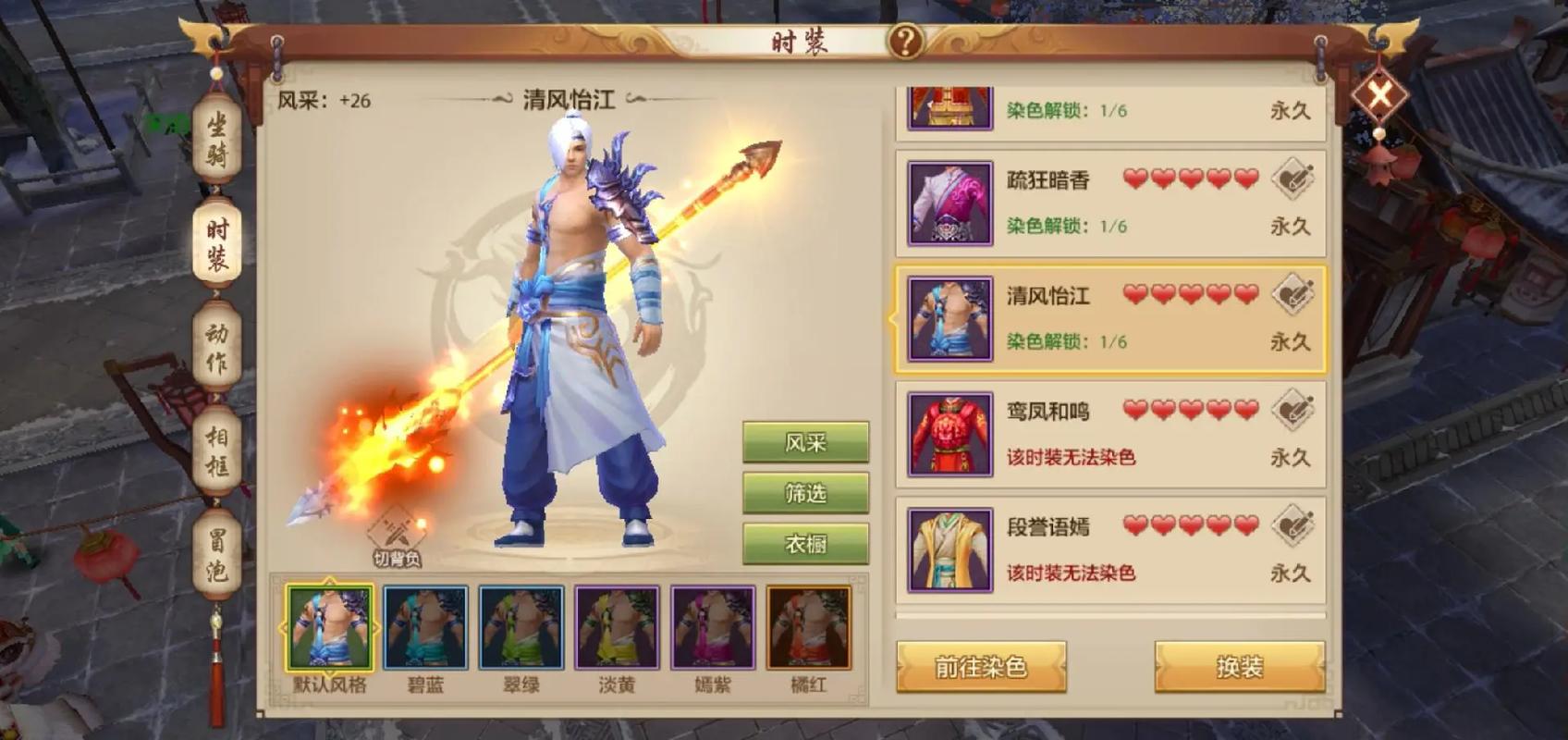
Task: Open the help question mark icon beside 时装 title
Action: click(x=909, y=41)
